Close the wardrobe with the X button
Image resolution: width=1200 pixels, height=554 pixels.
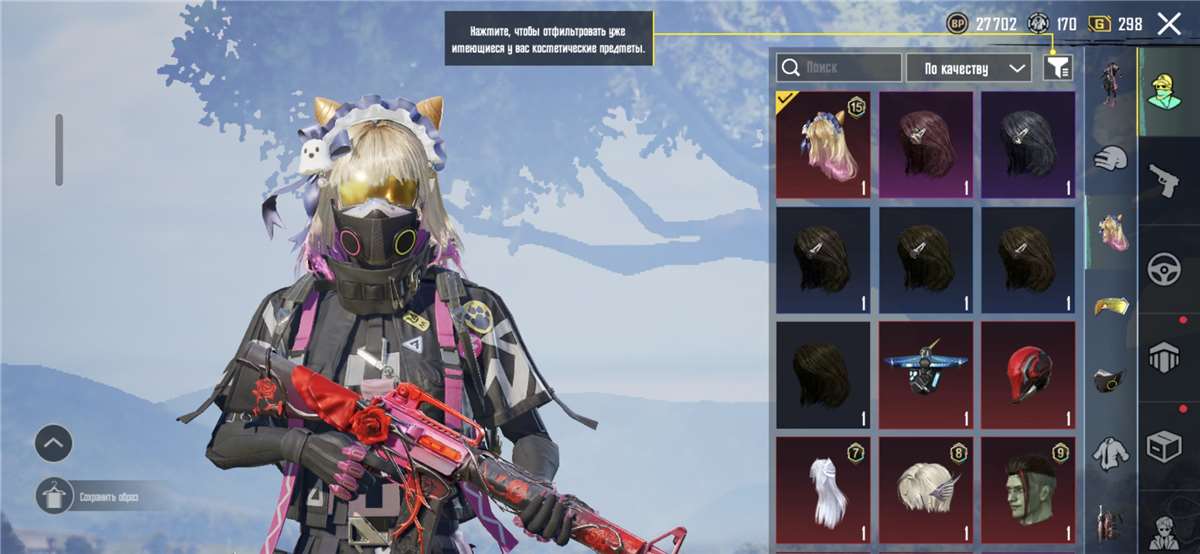point(1168,24)
